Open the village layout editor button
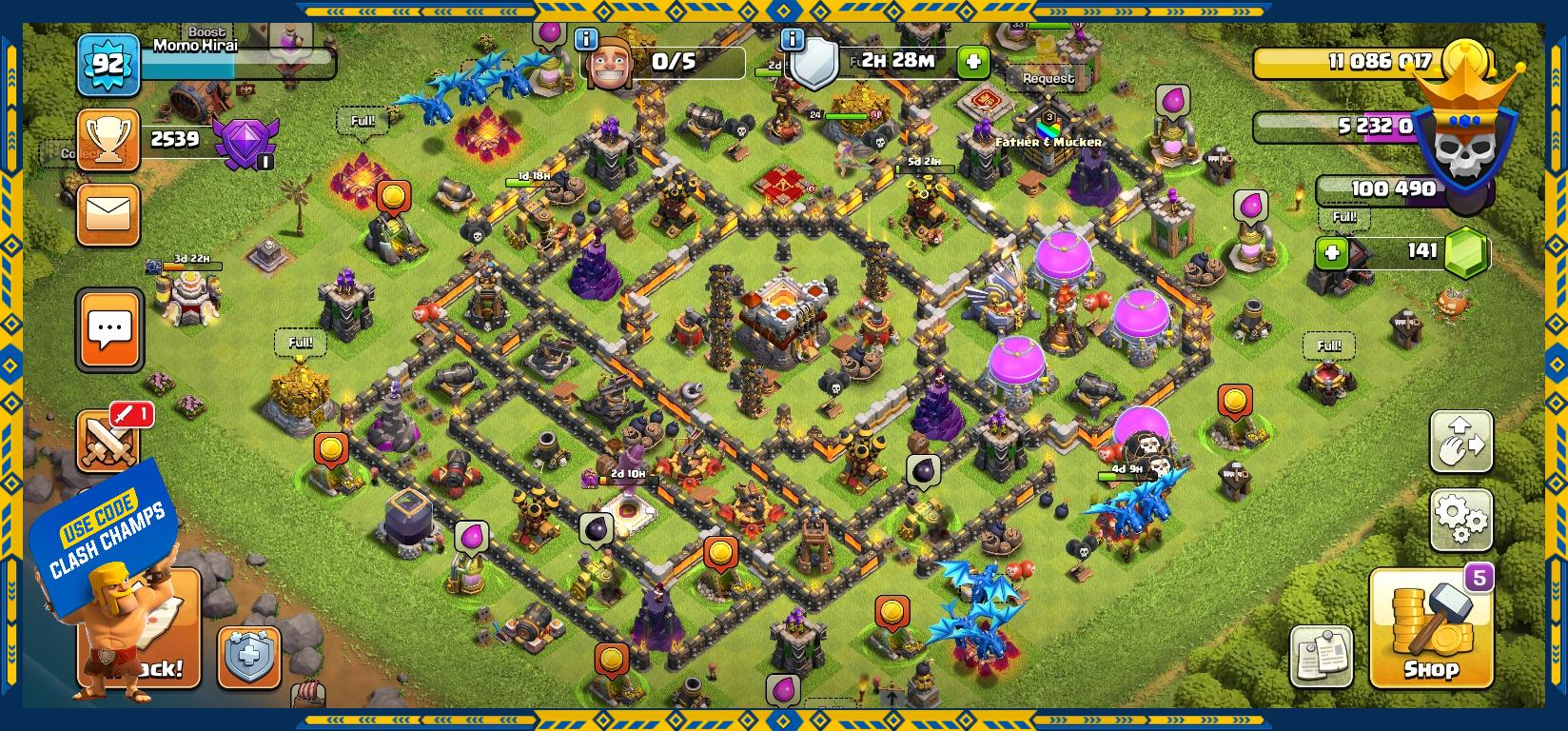The width and height of the screenshot is (1568, 731). (x=1460, y=442)
